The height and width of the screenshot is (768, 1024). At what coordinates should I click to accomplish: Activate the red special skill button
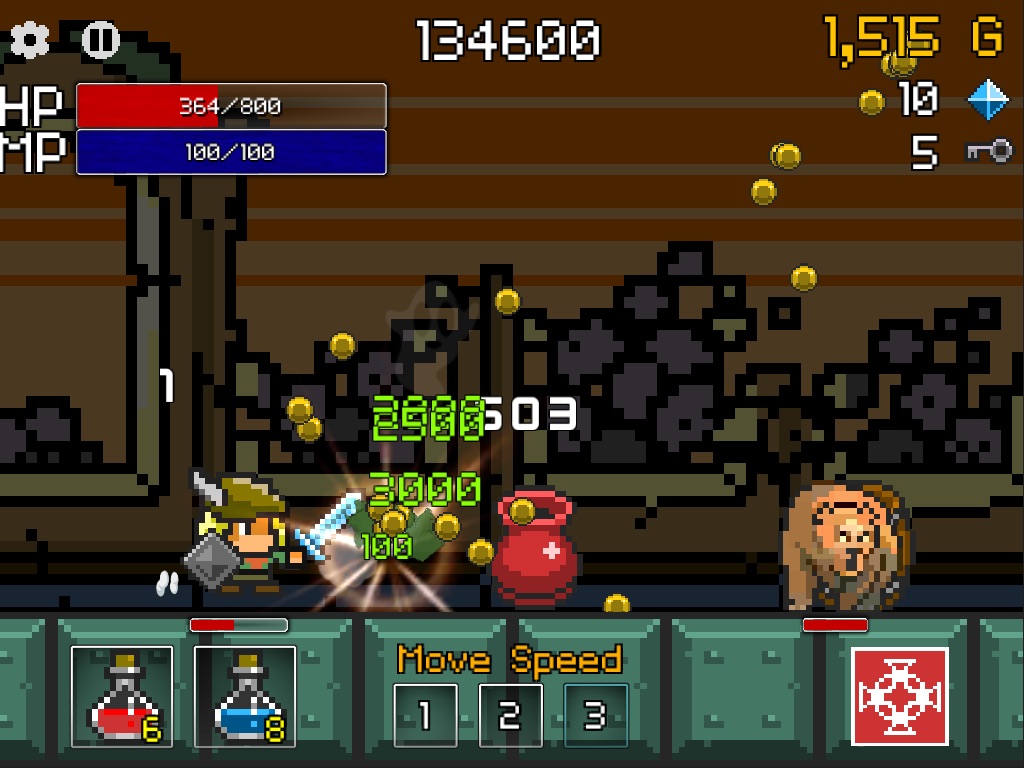[900, 696]
